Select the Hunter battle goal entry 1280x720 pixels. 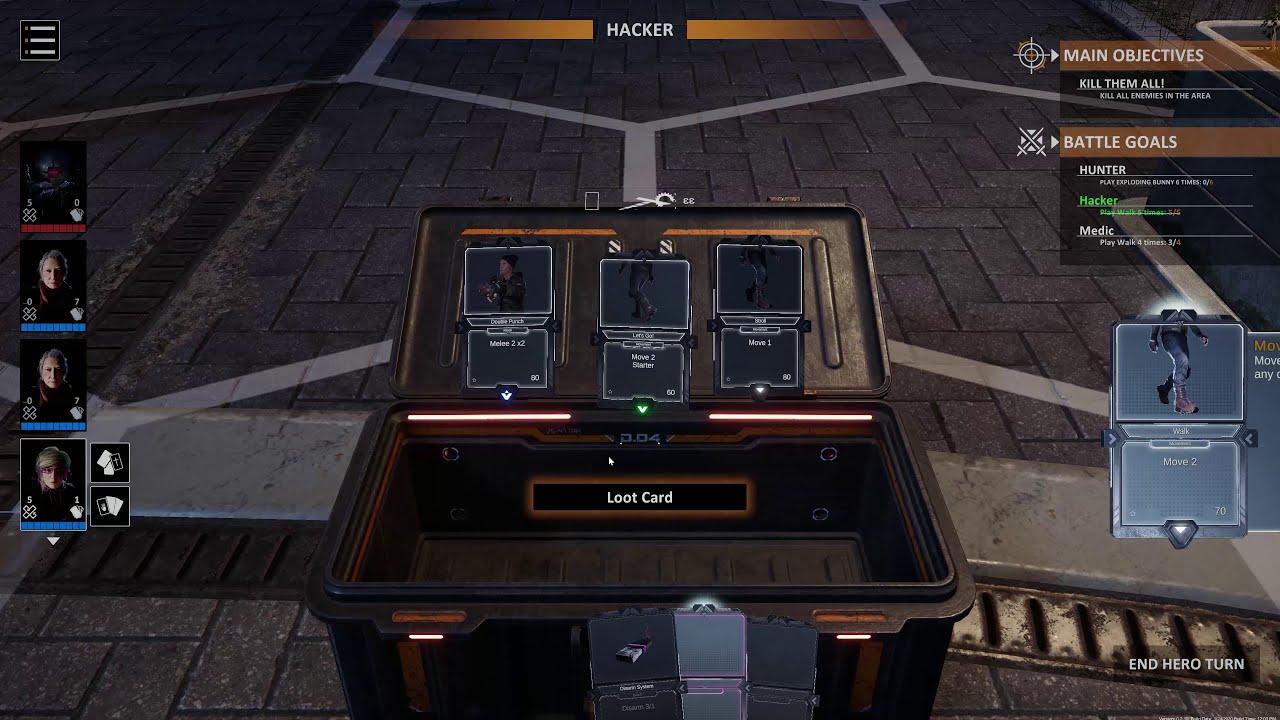1102,170
